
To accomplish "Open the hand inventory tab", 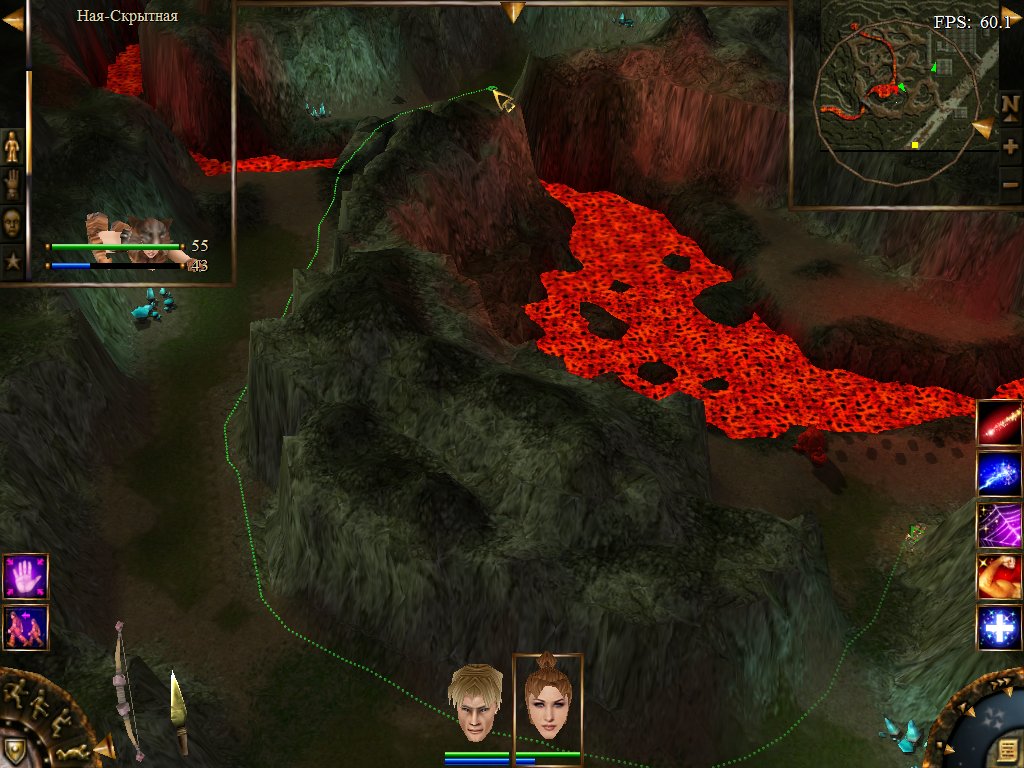I will 12,185.
